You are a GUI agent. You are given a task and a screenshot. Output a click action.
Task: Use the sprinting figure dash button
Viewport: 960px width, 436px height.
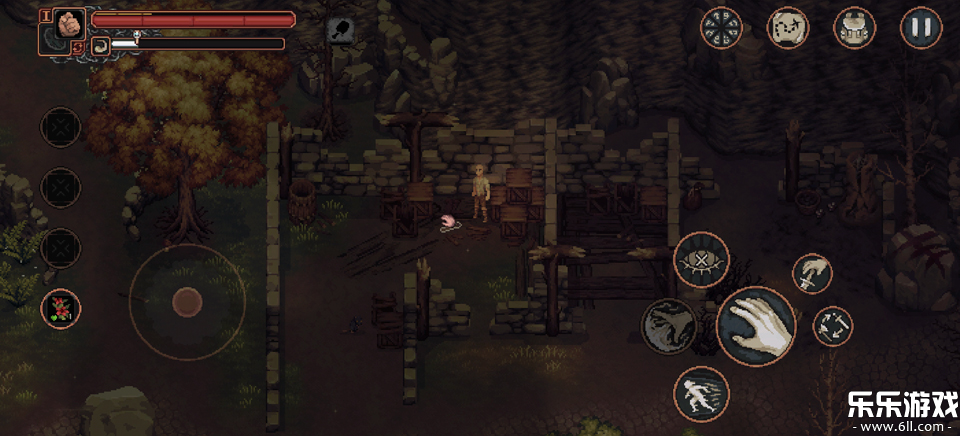pos(701,393)
